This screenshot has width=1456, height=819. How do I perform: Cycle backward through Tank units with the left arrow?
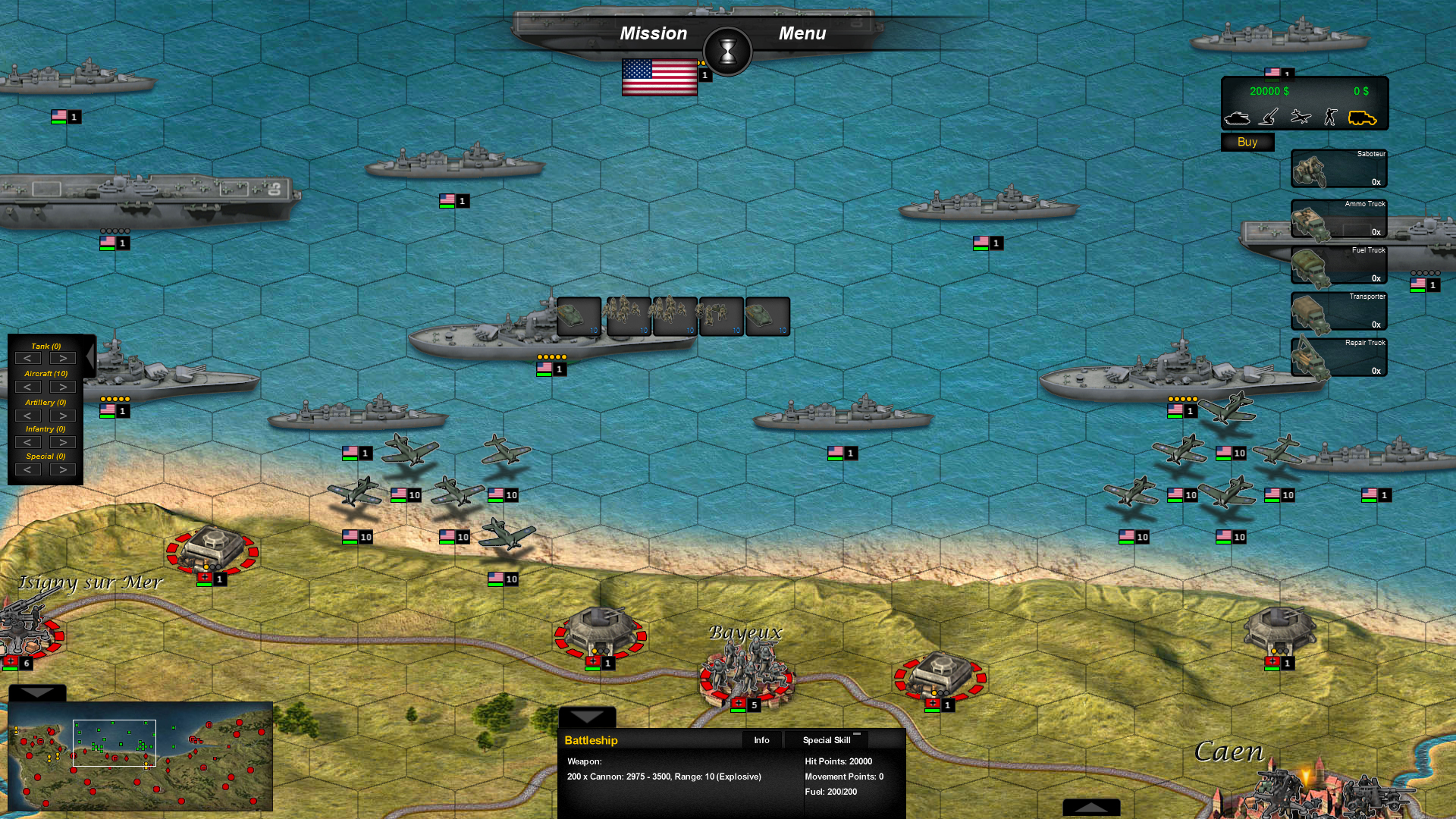click(28, 358)
